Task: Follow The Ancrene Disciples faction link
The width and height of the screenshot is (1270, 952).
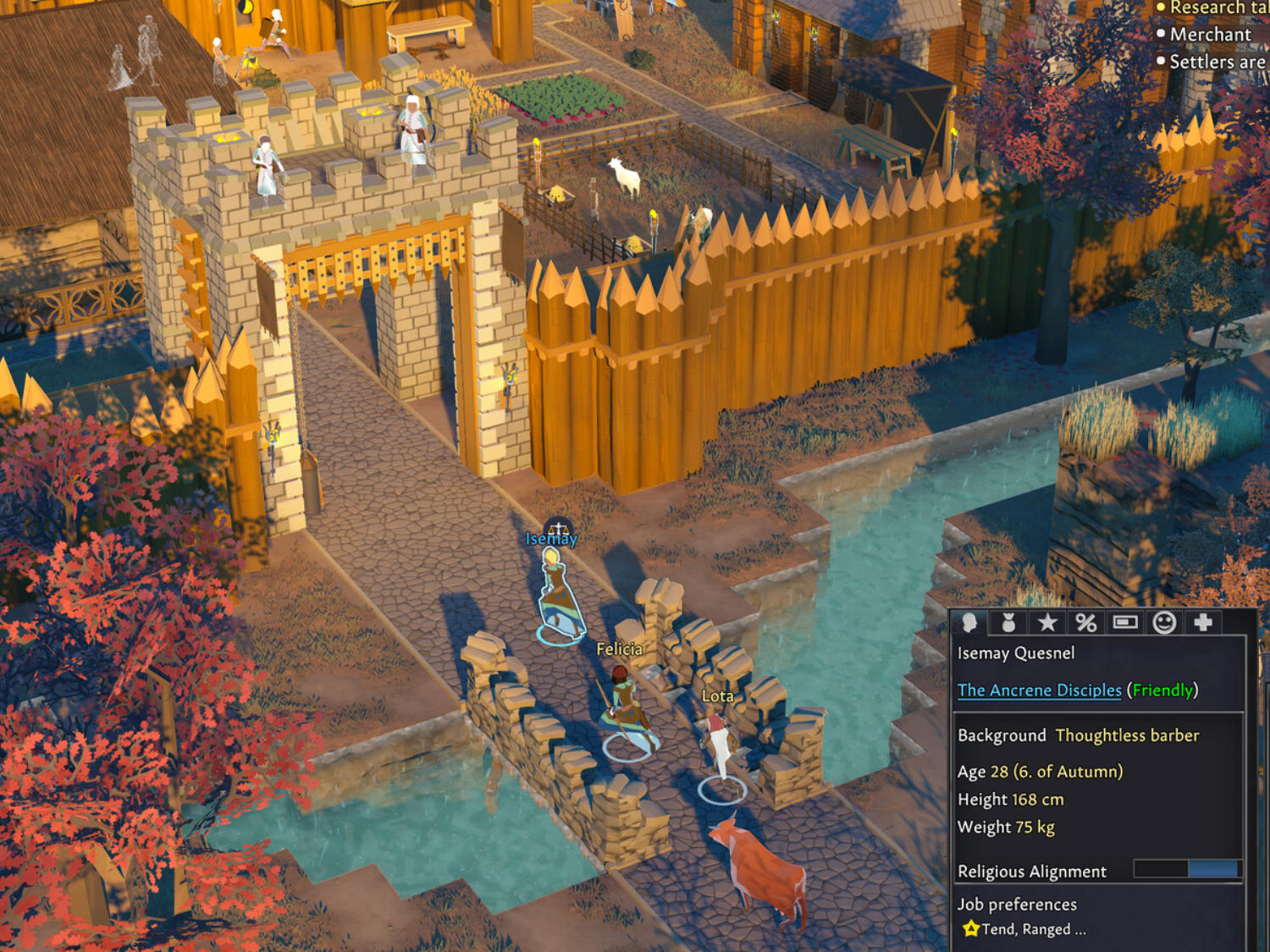Action: [1039, 690]
